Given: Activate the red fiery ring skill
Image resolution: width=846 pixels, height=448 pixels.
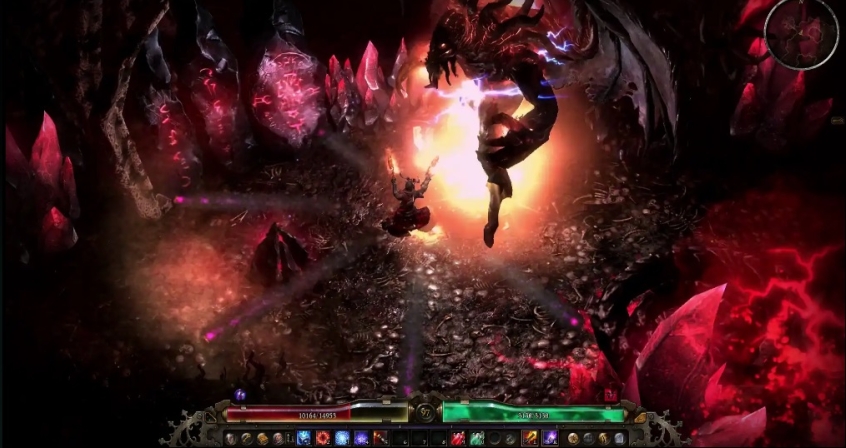Looking at the screenshot, I should pyautogui.click(x=322, y=438).
